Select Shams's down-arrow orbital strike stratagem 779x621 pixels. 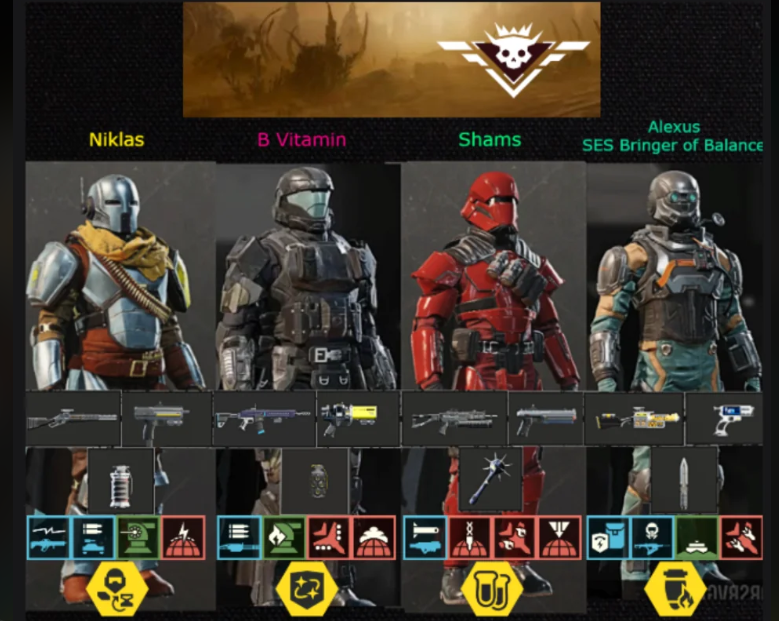tap(470, 537)
